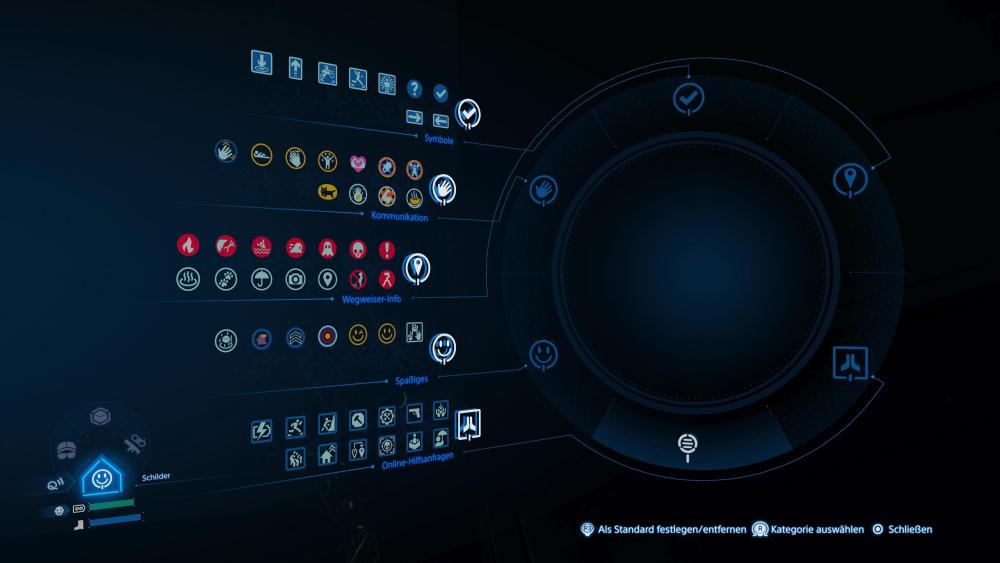Choose the waving hand category on the wheel
Image resolution: width=1000 pixels, height=563 pixels.
coord(543,188)
